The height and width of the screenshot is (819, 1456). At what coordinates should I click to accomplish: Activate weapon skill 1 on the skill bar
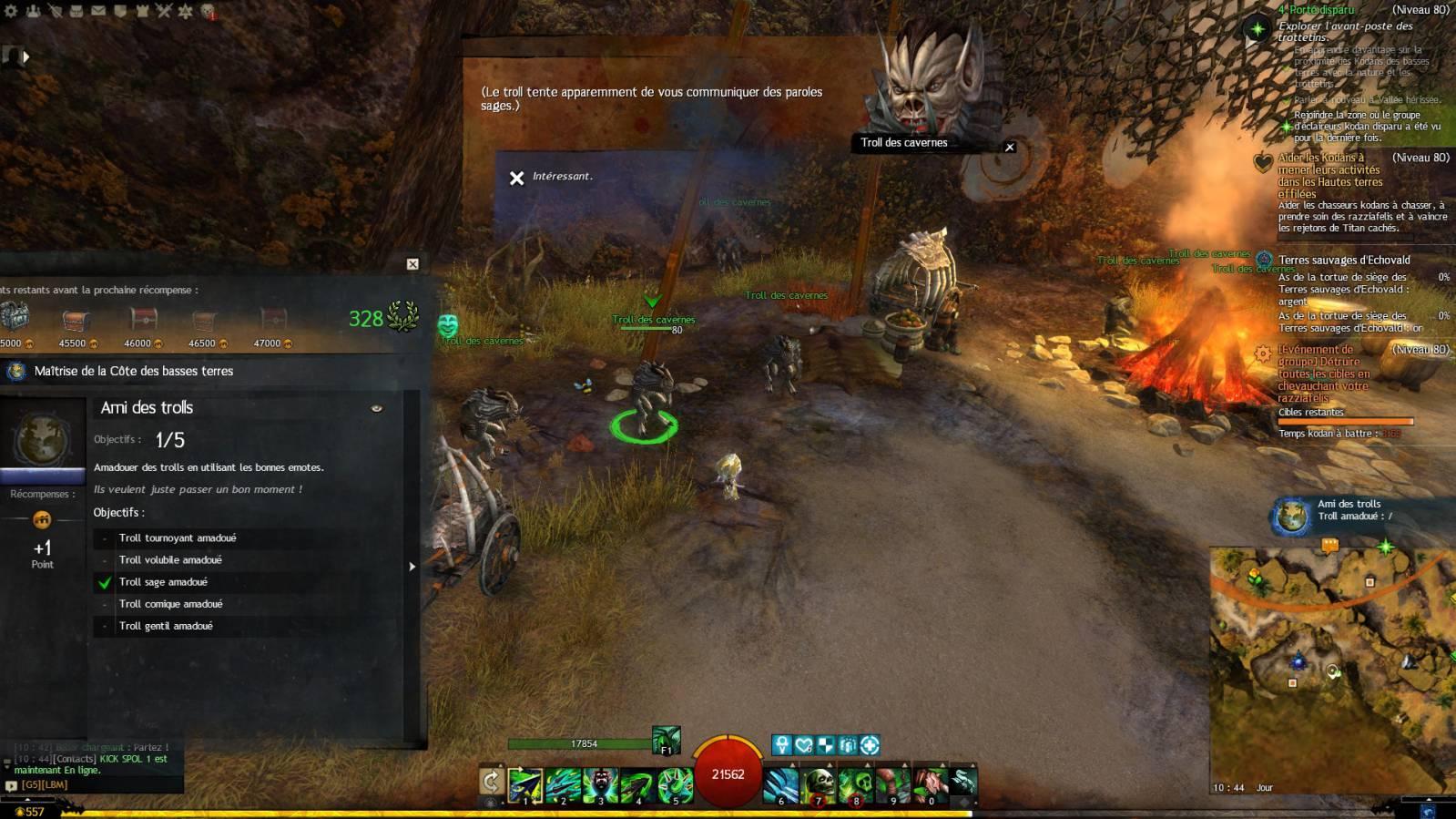pyautogui.click(x=525, y=784)
